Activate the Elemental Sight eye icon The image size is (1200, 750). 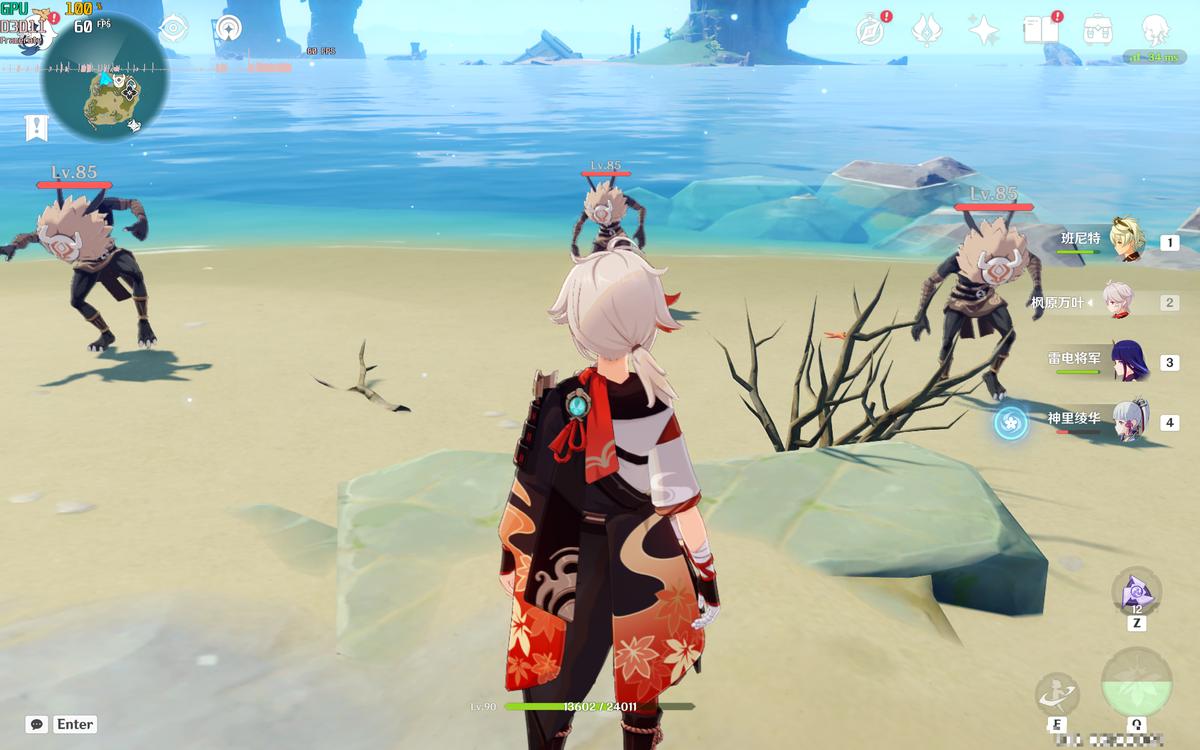[x=173, y=28]
